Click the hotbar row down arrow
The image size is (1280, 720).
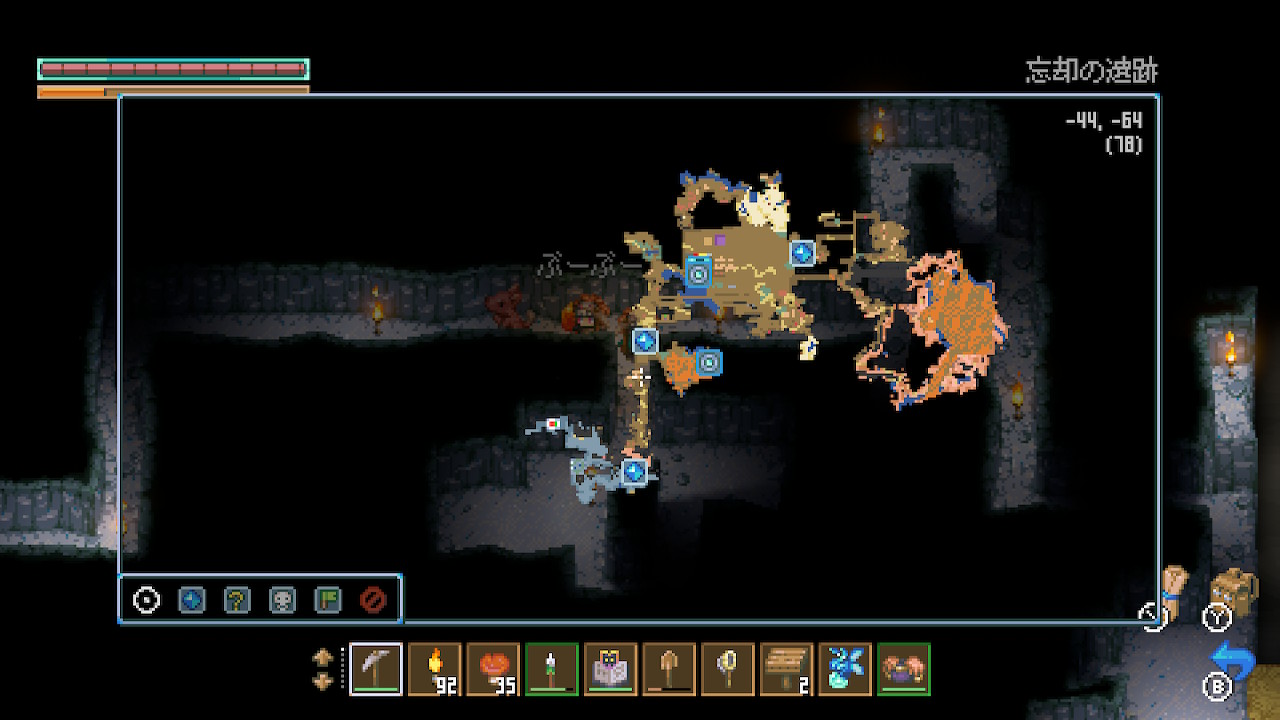pyautogui.click(x=323, y=681)
